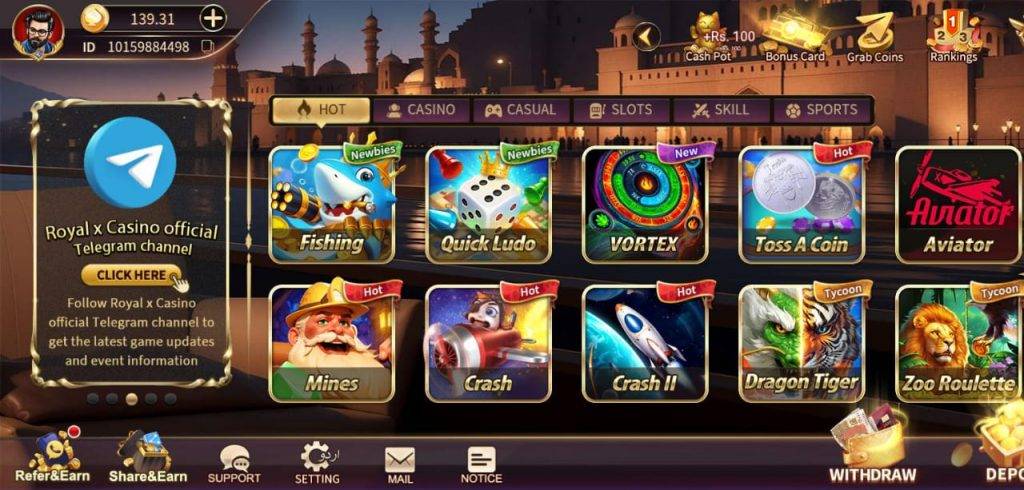Open the Quick Ludo game
This screenshot has height=490, width=1024.
[488, 205]
